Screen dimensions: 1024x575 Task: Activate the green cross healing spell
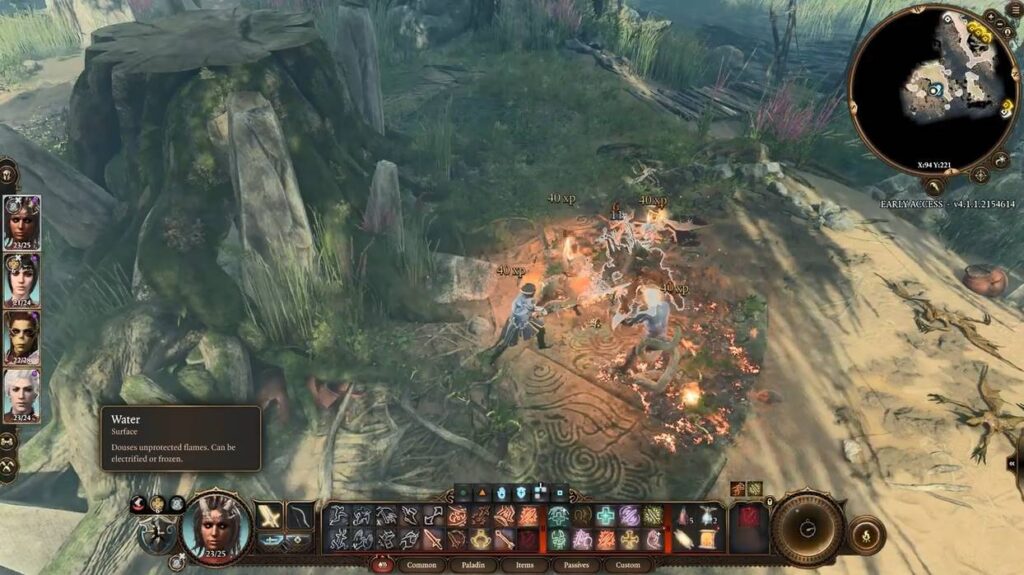tap(606, 516)
